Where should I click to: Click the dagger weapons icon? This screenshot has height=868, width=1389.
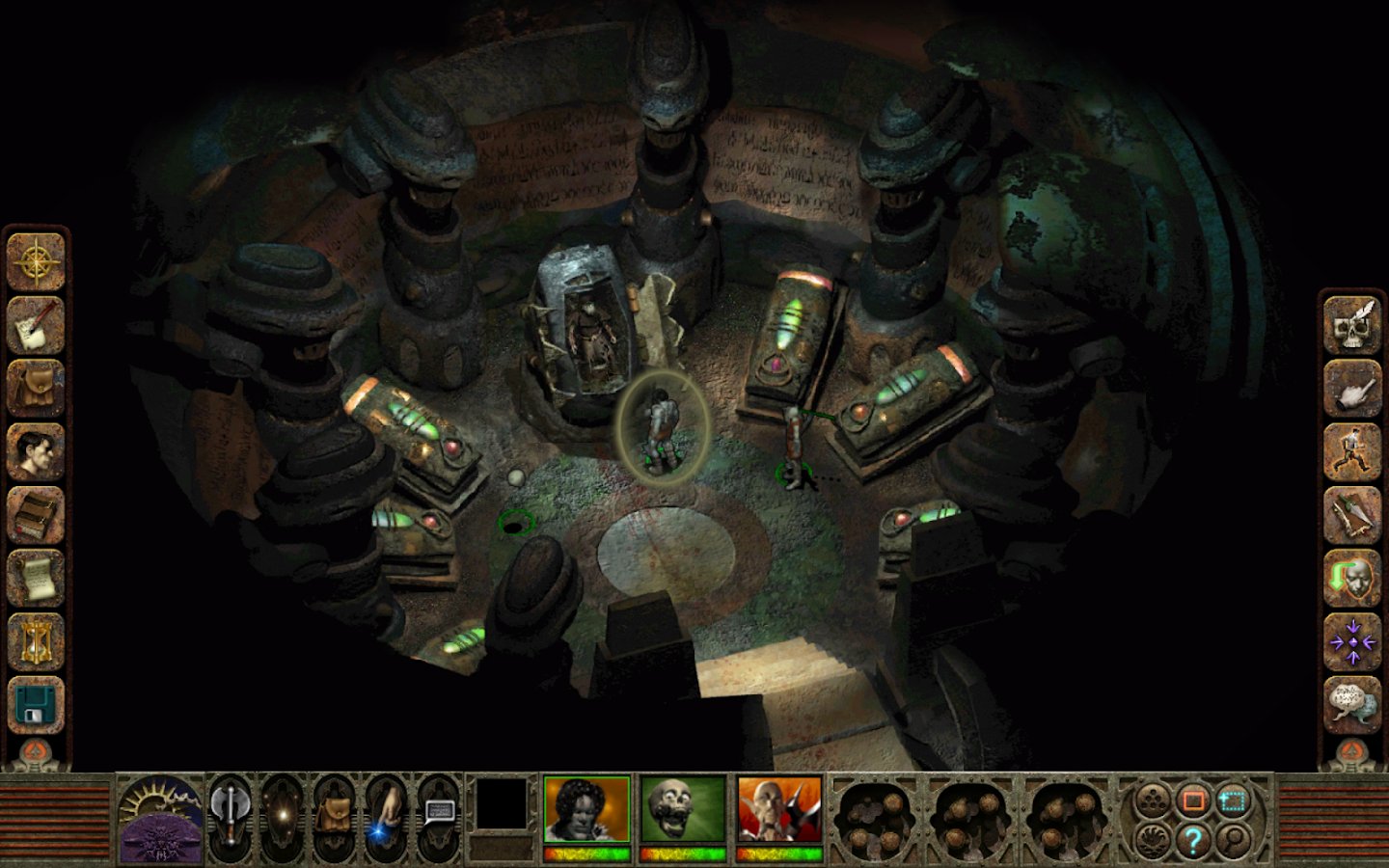pos(1352,515)
